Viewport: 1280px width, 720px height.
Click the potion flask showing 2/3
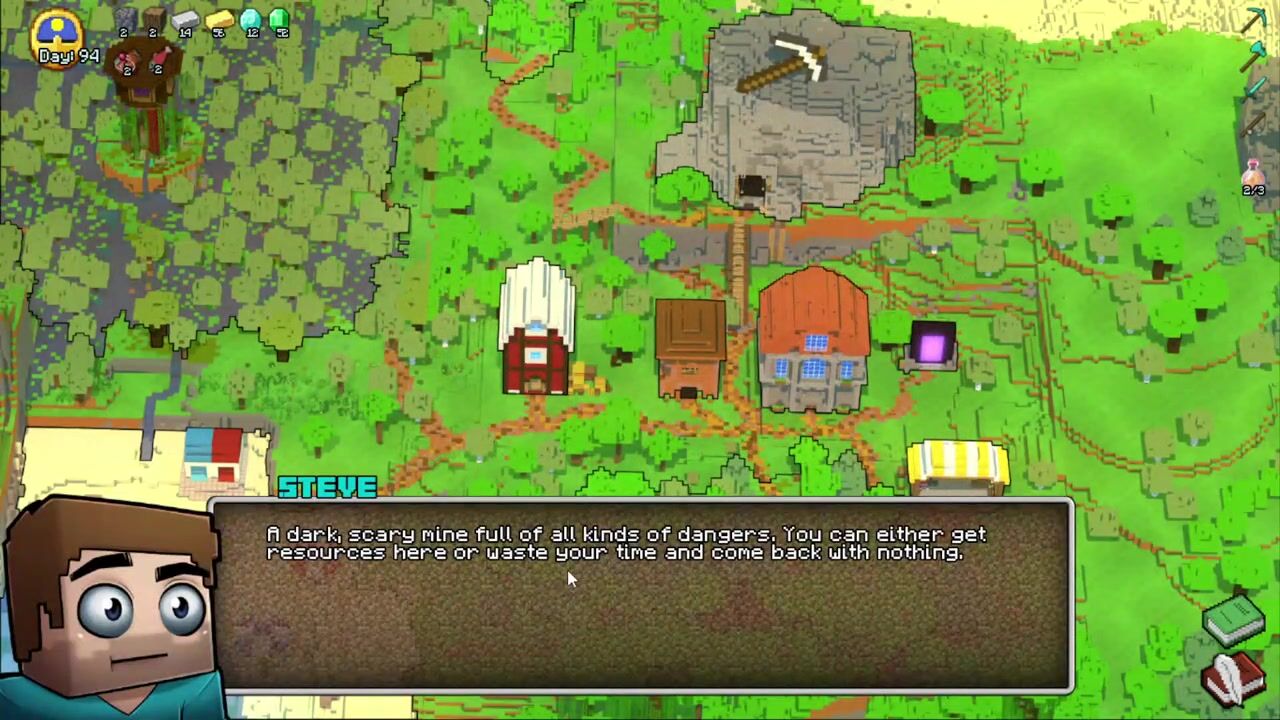click(1253, 176)
